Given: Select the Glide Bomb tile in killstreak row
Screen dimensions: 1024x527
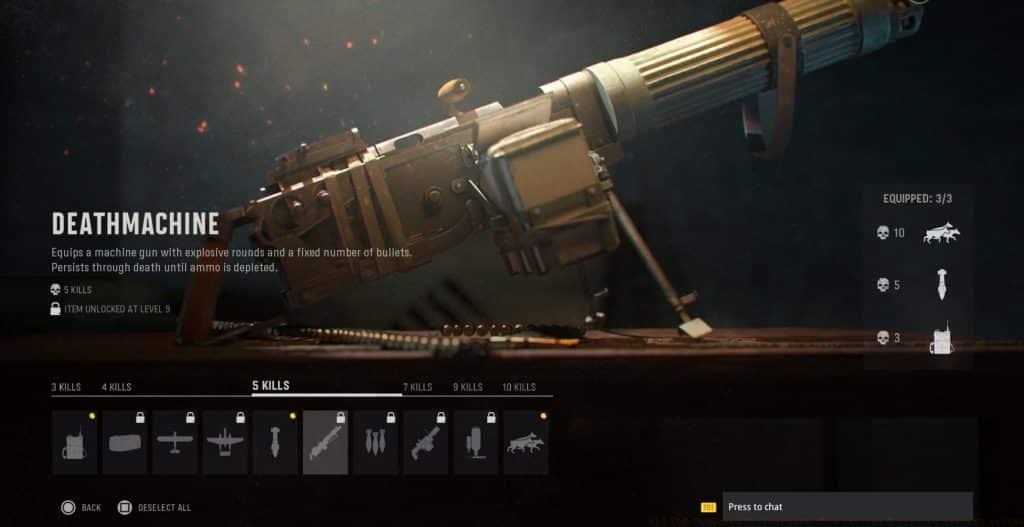Looking at the screenshot, I should (275, 442).
